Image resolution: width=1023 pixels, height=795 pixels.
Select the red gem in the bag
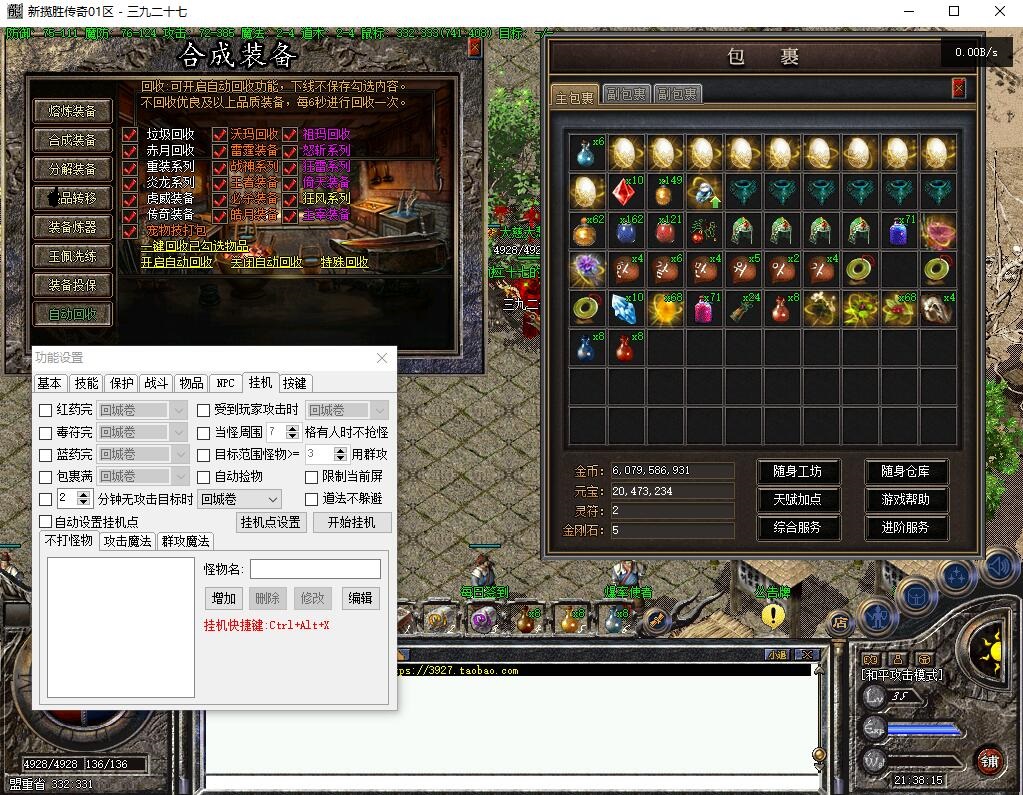coord(626,191)
